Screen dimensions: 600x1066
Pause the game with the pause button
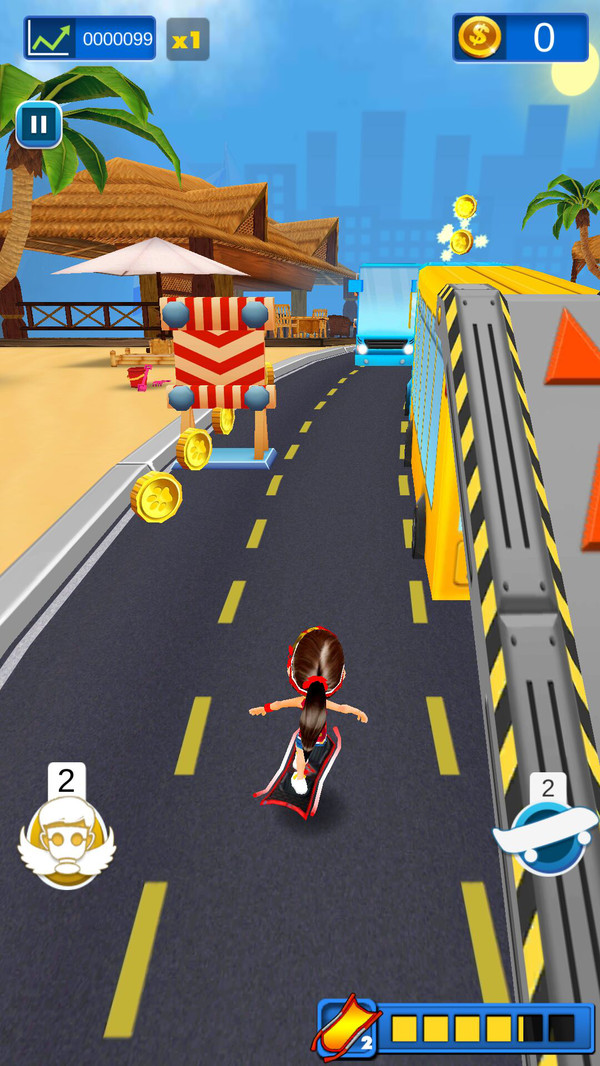pos(39,125)
